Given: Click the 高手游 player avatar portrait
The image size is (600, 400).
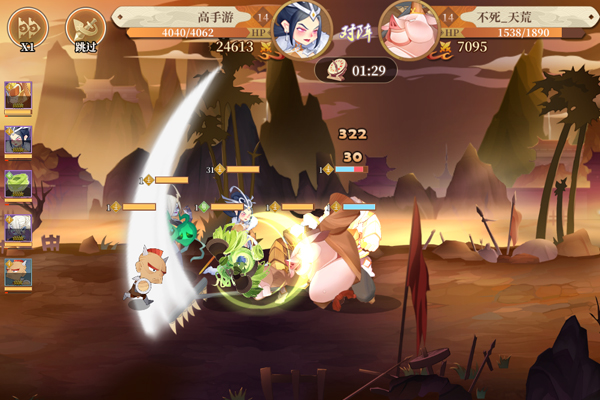Looking at the screenshot, I should point(301,30).
